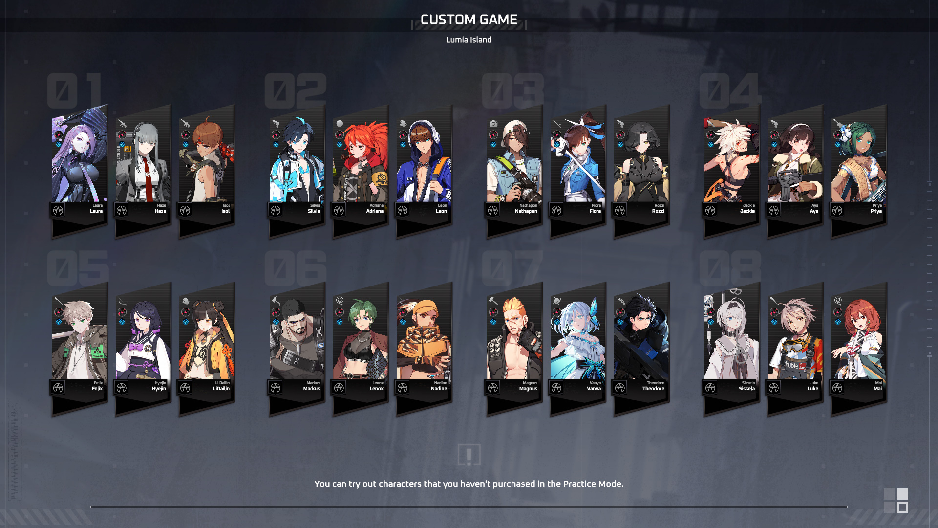
Task: Pick Adriana's red-haired character card
Action: [x=359, y=165]
